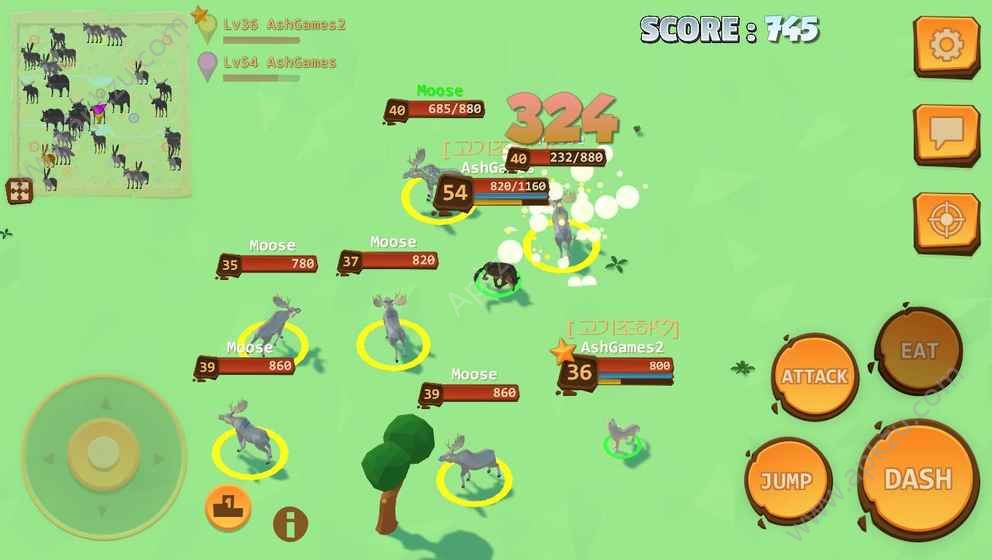The image size is (992, 560).
Task: Open the gear settings menu
Action: 945,45
